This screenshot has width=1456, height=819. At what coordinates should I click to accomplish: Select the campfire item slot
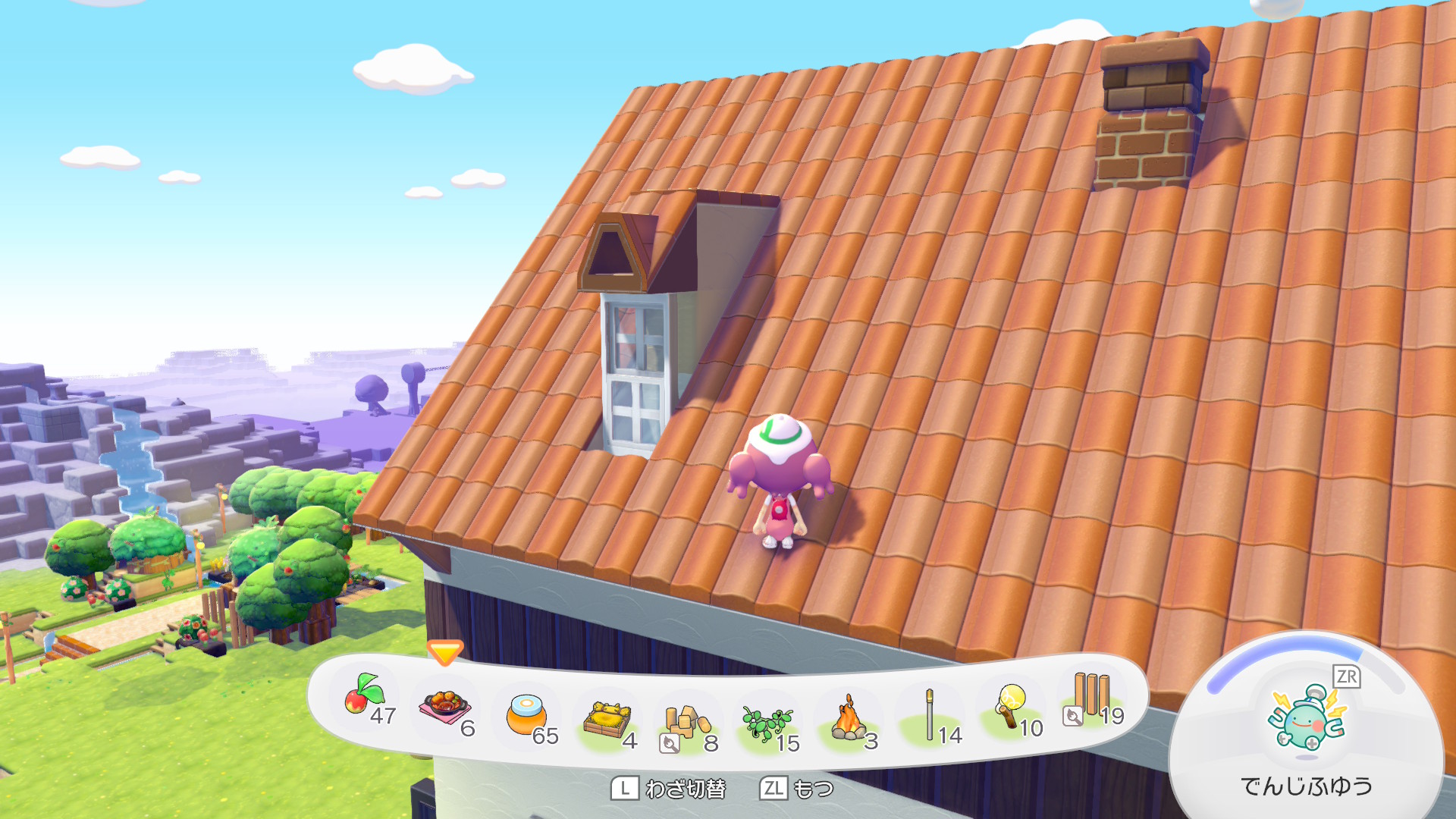click(849, 720)
